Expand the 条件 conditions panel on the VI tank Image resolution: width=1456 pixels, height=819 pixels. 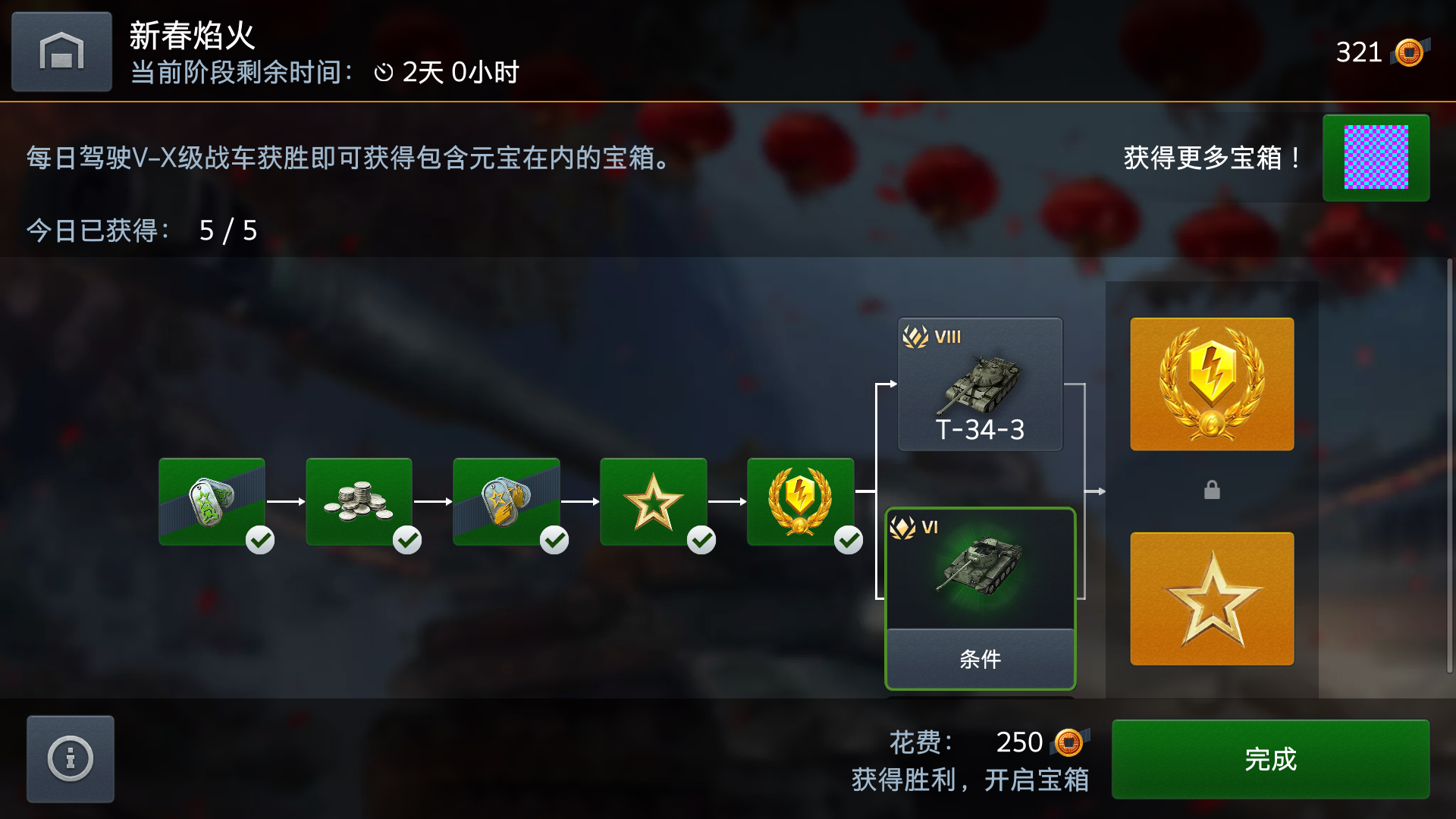click(980, 659)
